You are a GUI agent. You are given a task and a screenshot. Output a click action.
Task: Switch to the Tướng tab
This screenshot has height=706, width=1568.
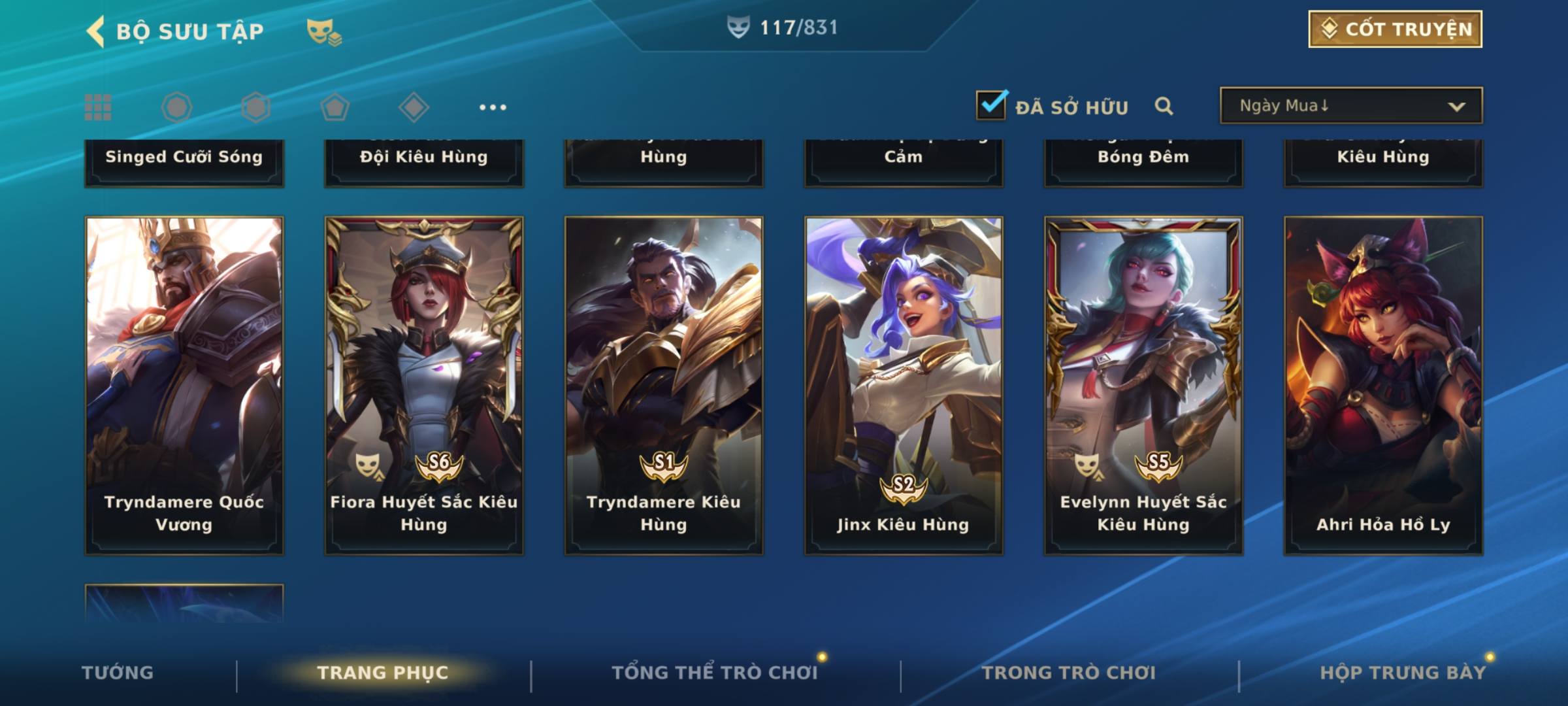pyautogui.click(x=118, y=673)
